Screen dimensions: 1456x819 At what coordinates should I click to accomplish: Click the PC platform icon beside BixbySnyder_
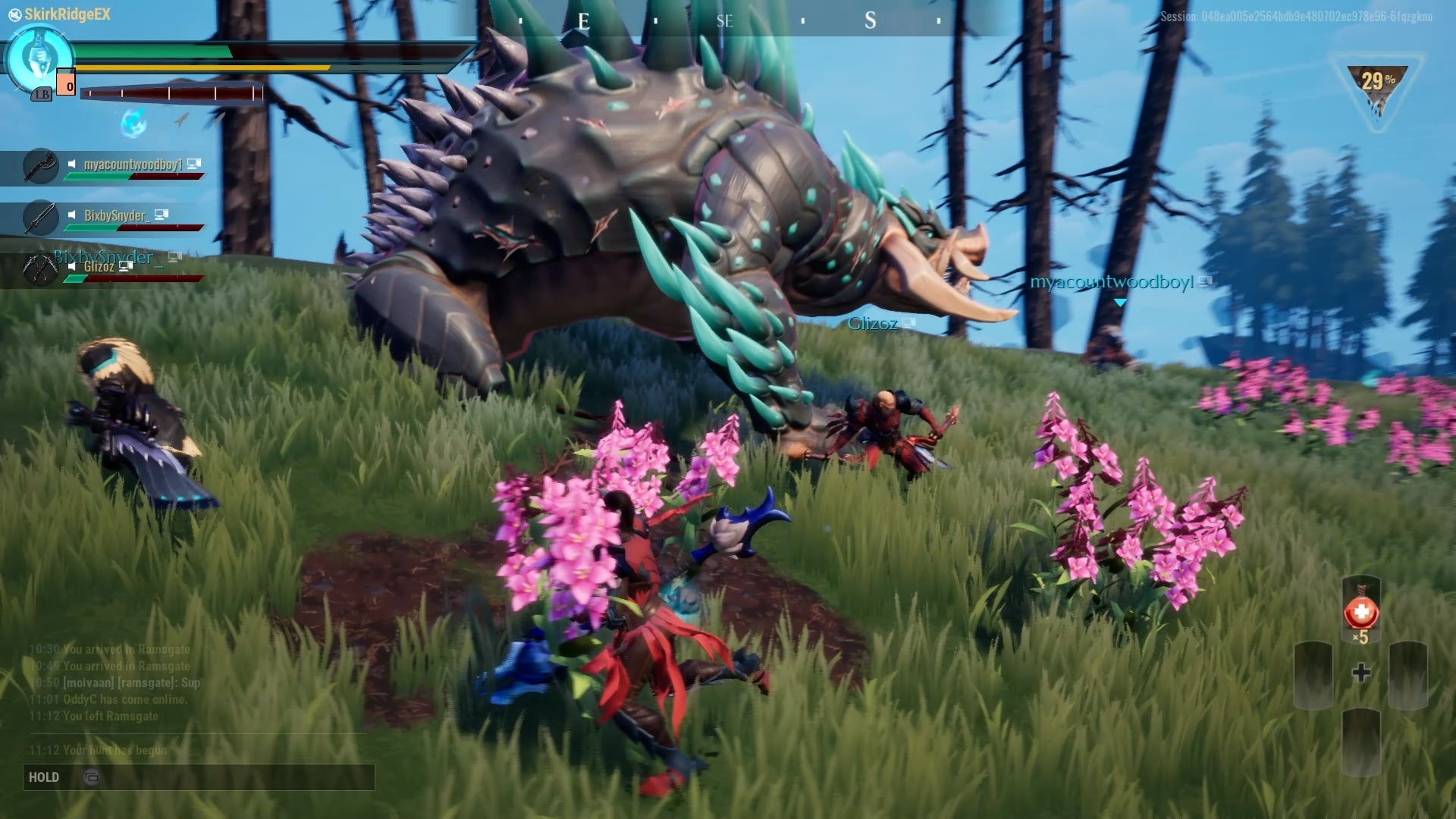pyautogui.click(x=161, y=215)
